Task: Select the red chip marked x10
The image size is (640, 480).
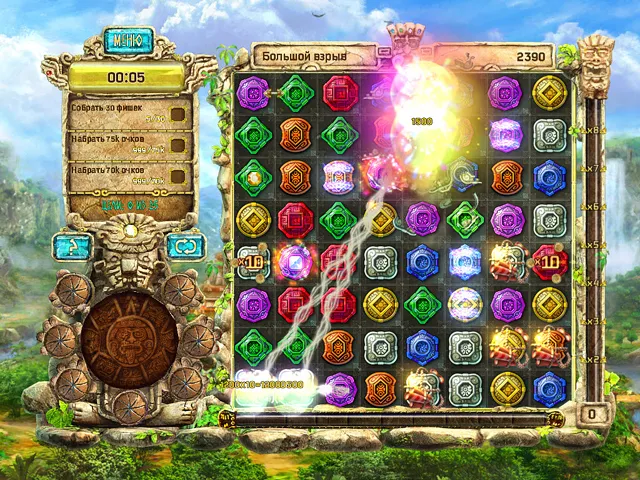Action: (550, 260)
